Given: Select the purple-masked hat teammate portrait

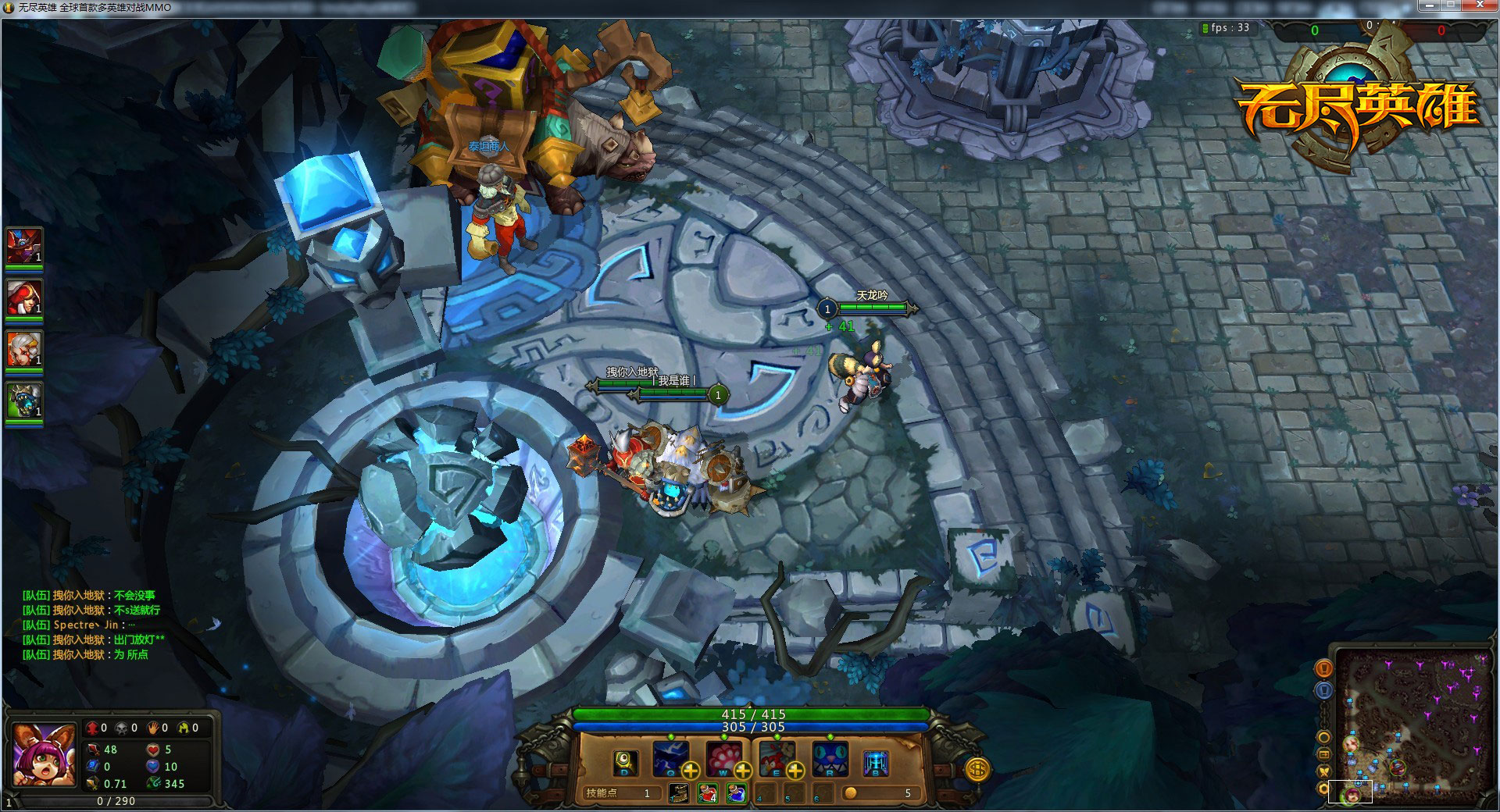Looking at the screenshot, I should point(24,247).
